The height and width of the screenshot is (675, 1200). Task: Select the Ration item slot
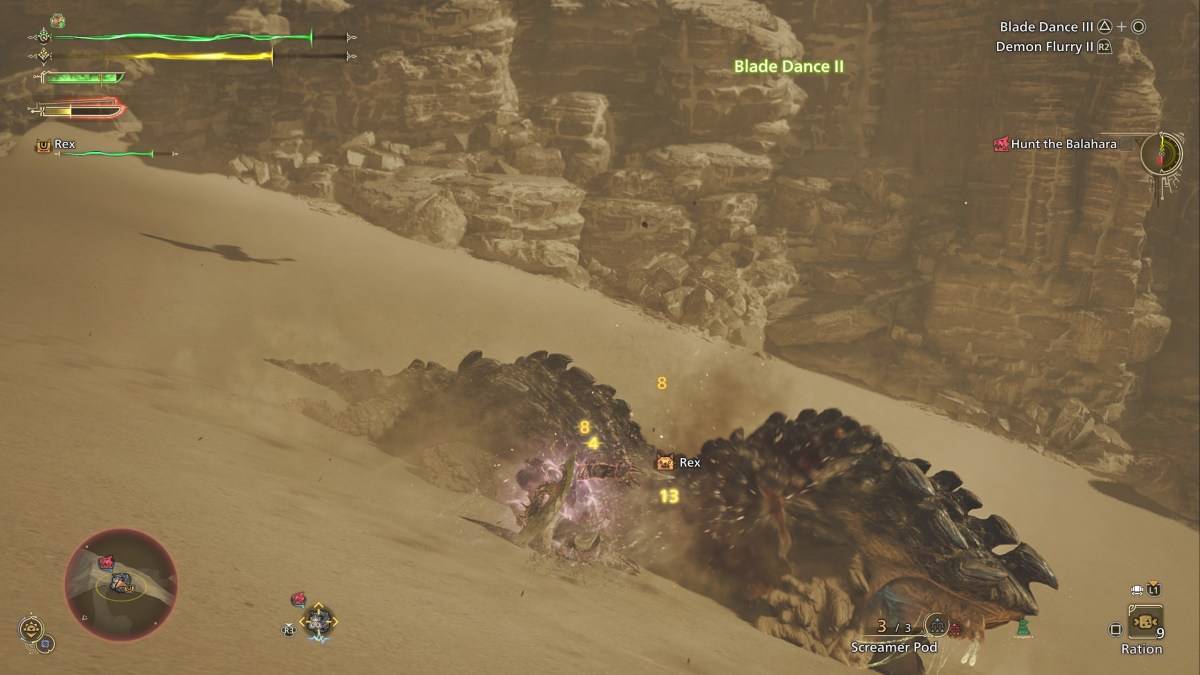[1144, 621]
